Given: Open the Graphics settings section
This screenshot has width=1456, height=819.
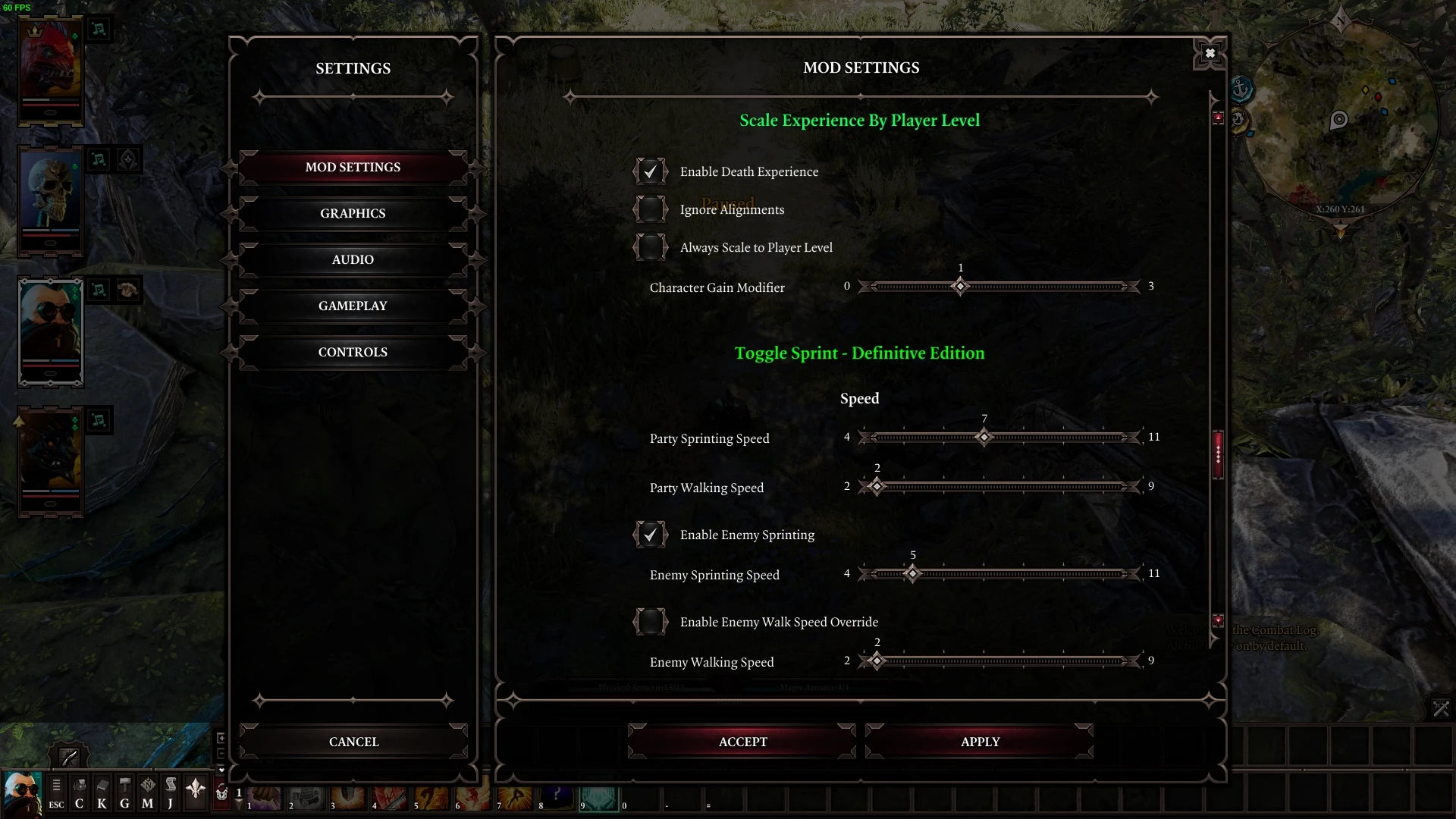Looking at the screenshot, I should [353, 214].
